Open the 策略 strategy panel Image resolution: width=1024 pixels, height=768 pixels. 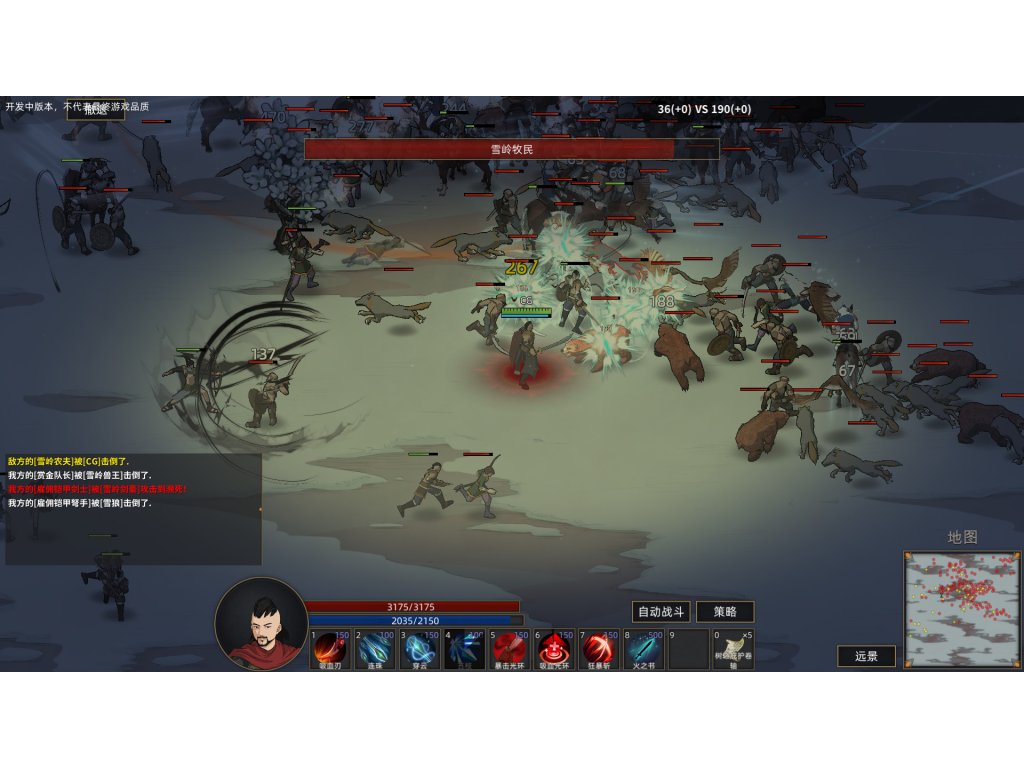(x=725, y=612)
